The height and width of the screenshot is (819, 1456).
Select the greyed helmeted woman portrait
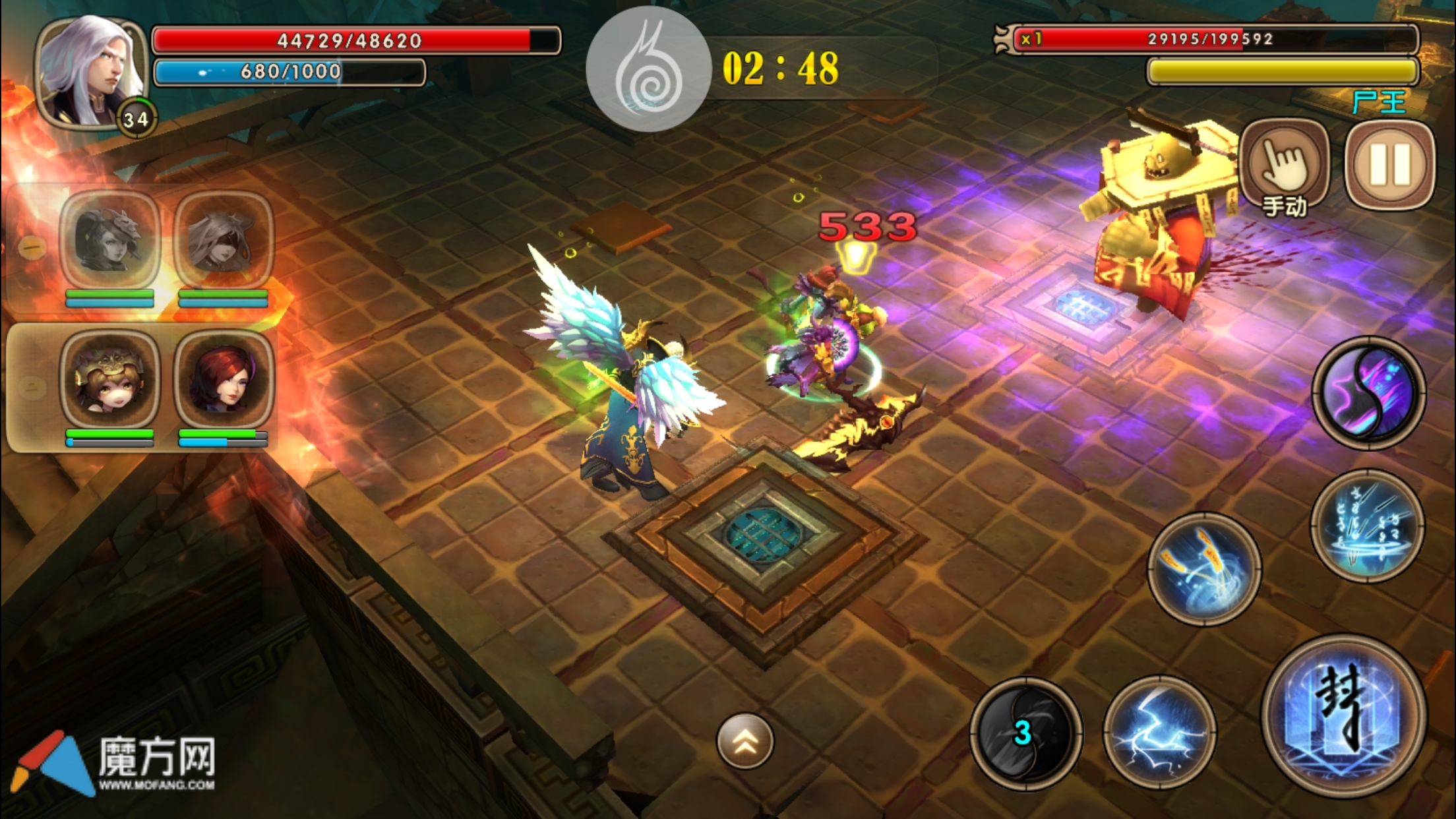click(x=110, y=240)
